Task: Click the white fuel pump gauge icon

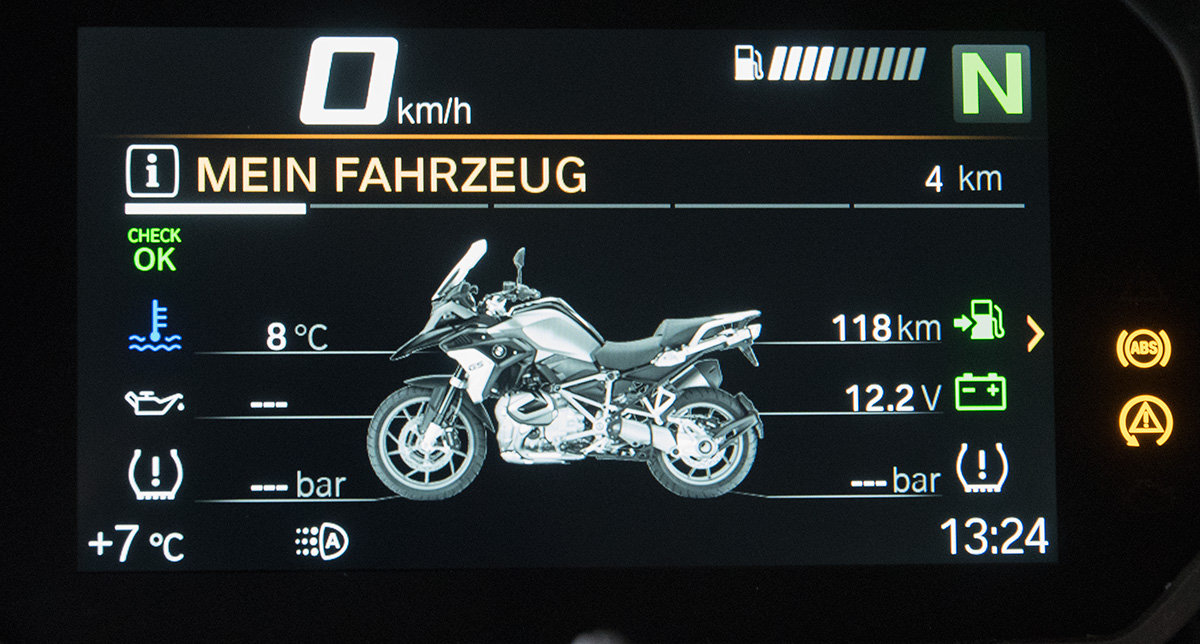Action: click(x=749, y=63)
